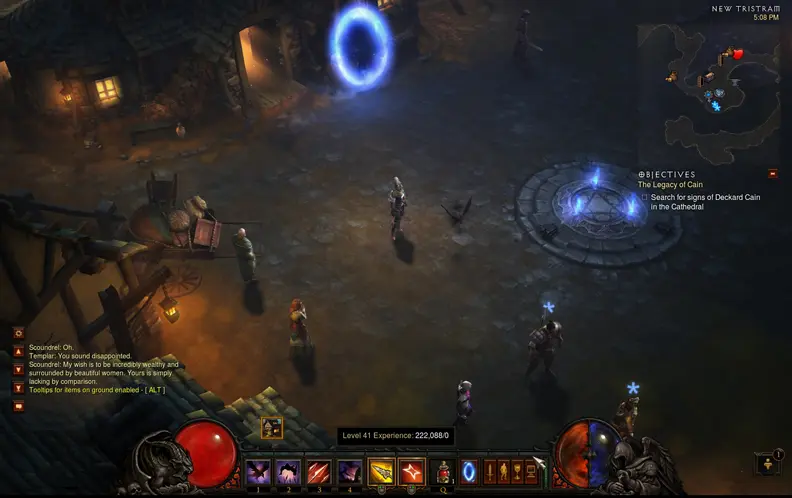
Task: Open the chalice-icon menu button
Action: click(517, 471)
